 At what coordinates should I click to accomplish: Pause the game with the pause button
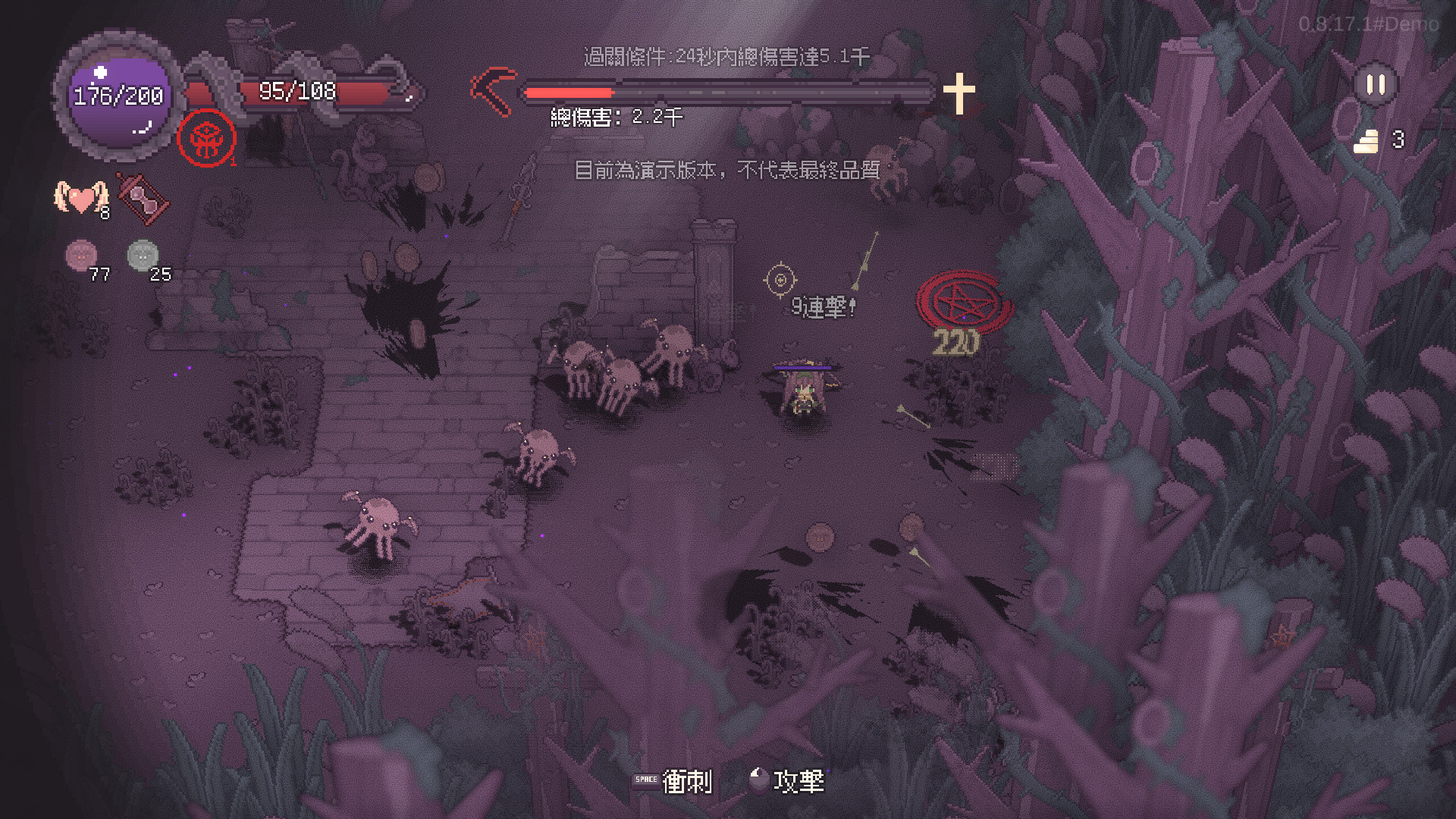point(1376,85)
